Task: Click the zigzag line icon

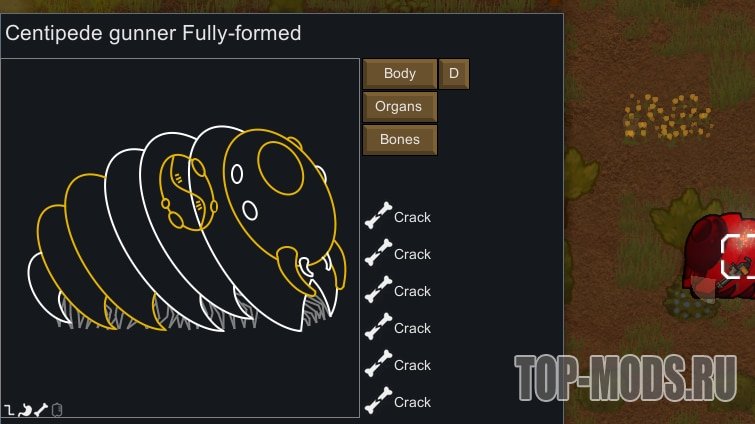Action: pos(10,410)
